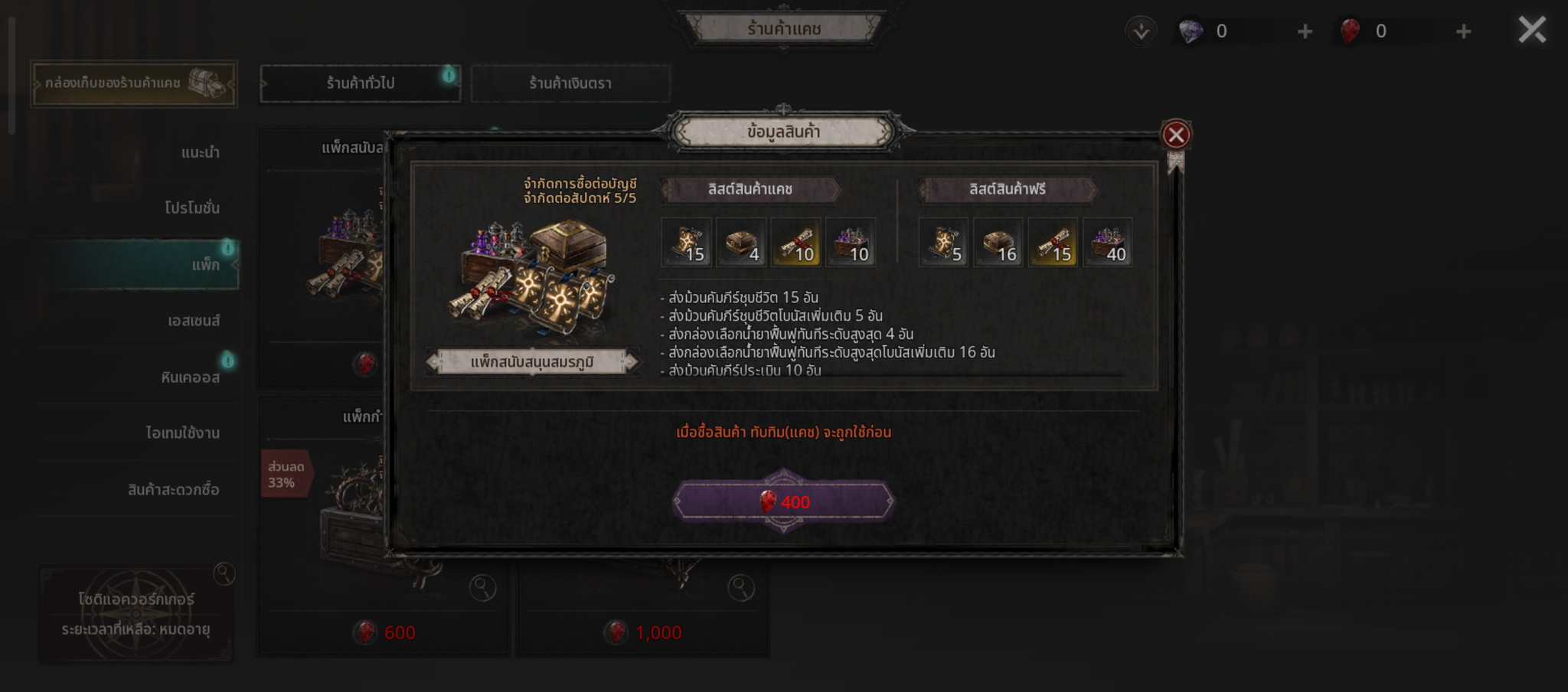
Task: Open the ร้านค้าทั่วไป general shop tab
Action: 361,83
